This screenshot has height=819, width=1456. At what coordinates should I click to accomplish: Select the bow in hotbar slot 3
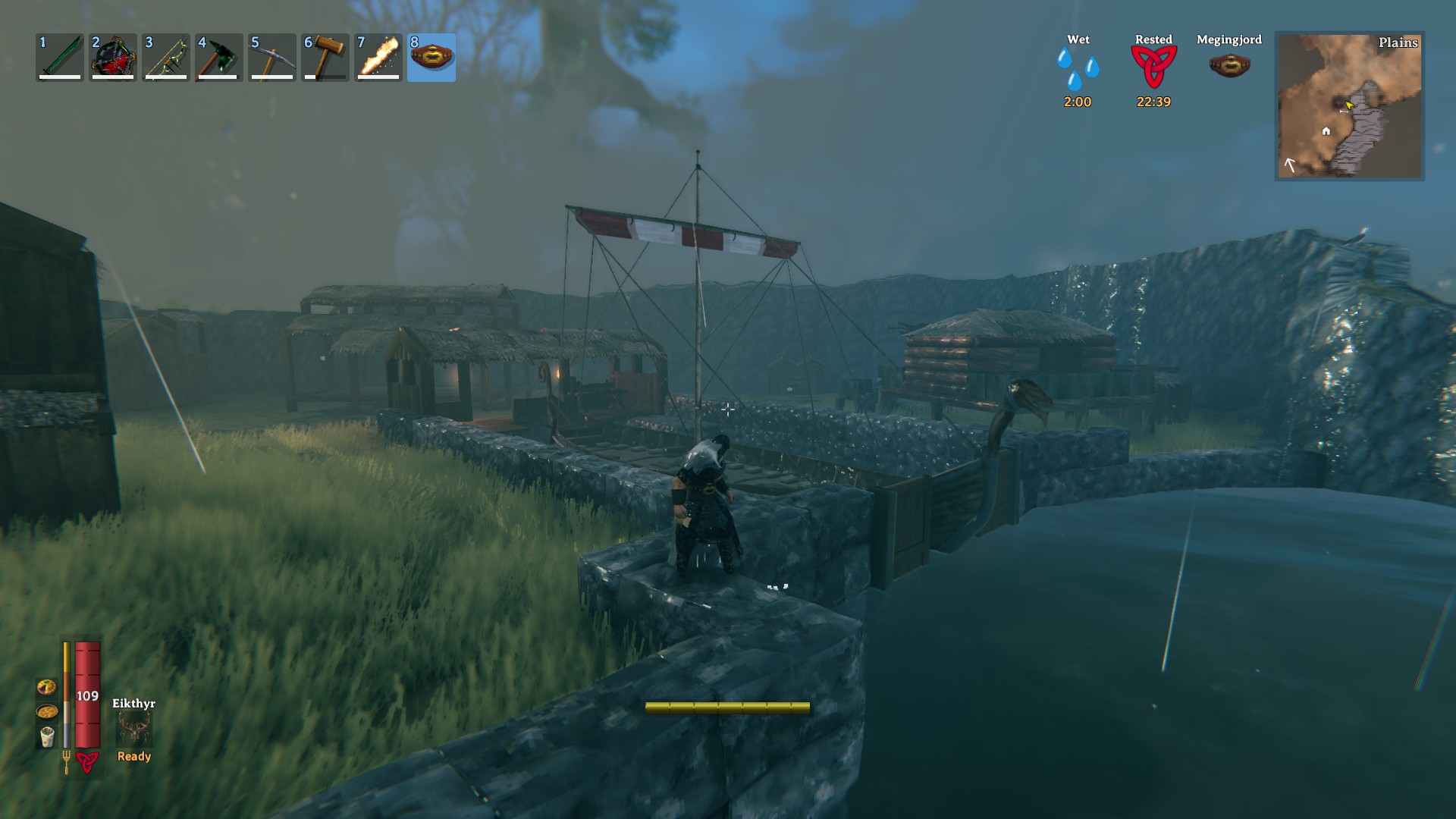pos(165,57)
